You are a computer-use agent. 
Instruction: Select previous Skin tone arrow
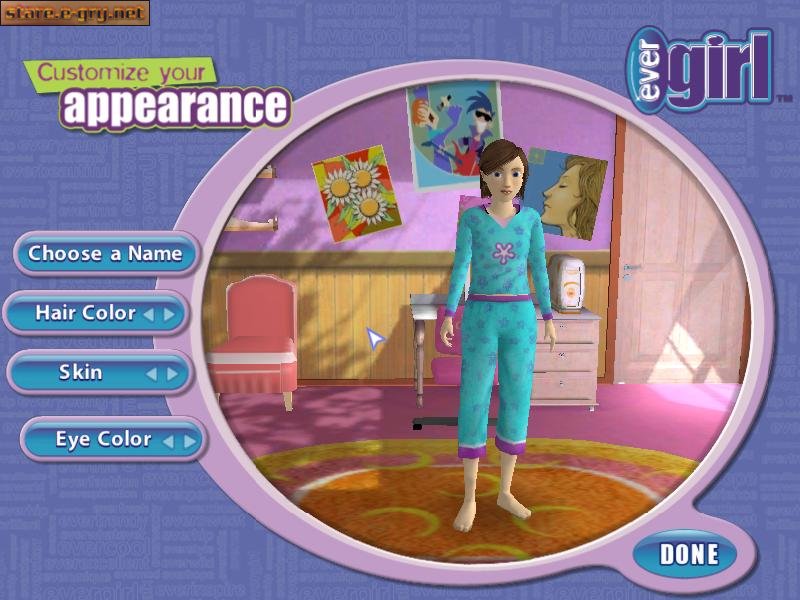[152, 374]
